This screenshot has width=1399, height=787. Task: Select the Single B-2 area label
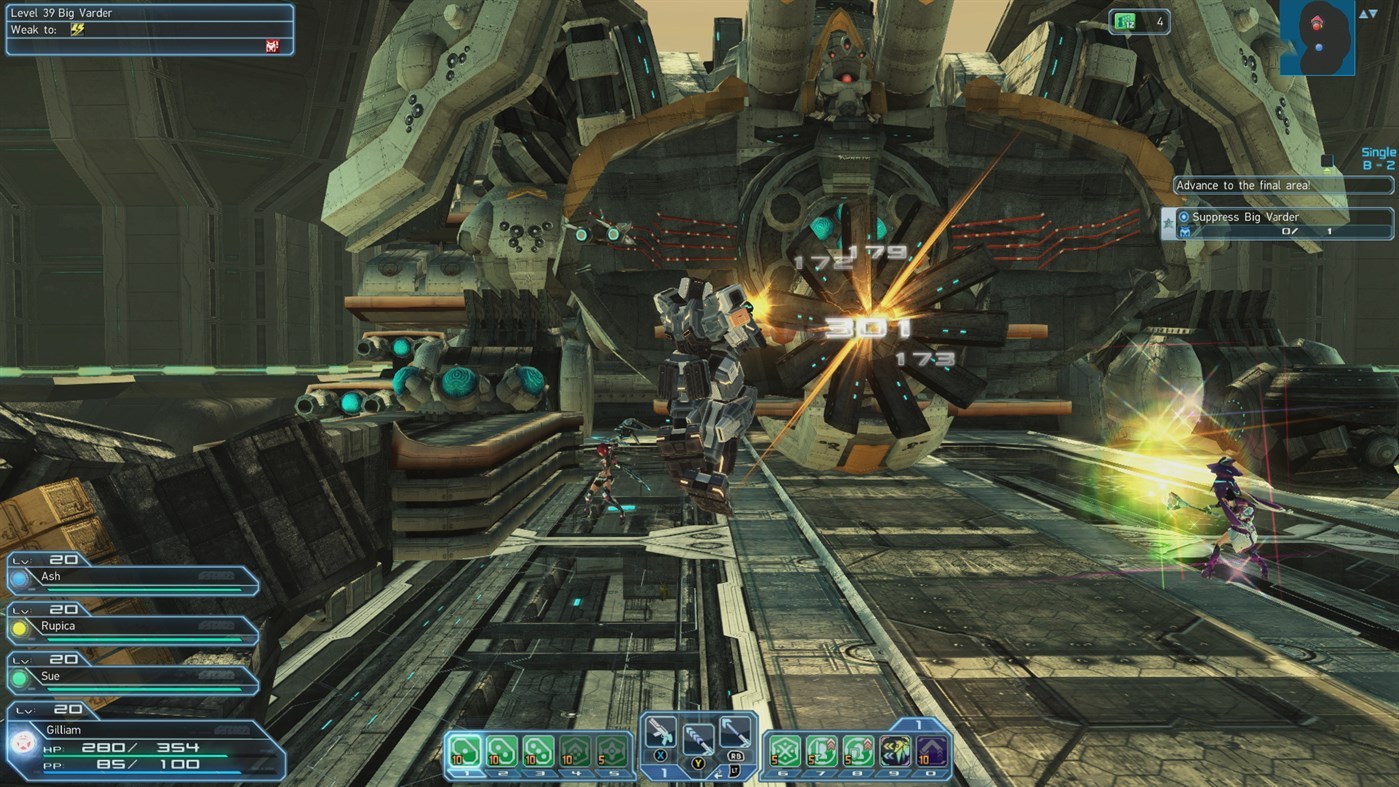point(1376,158)
